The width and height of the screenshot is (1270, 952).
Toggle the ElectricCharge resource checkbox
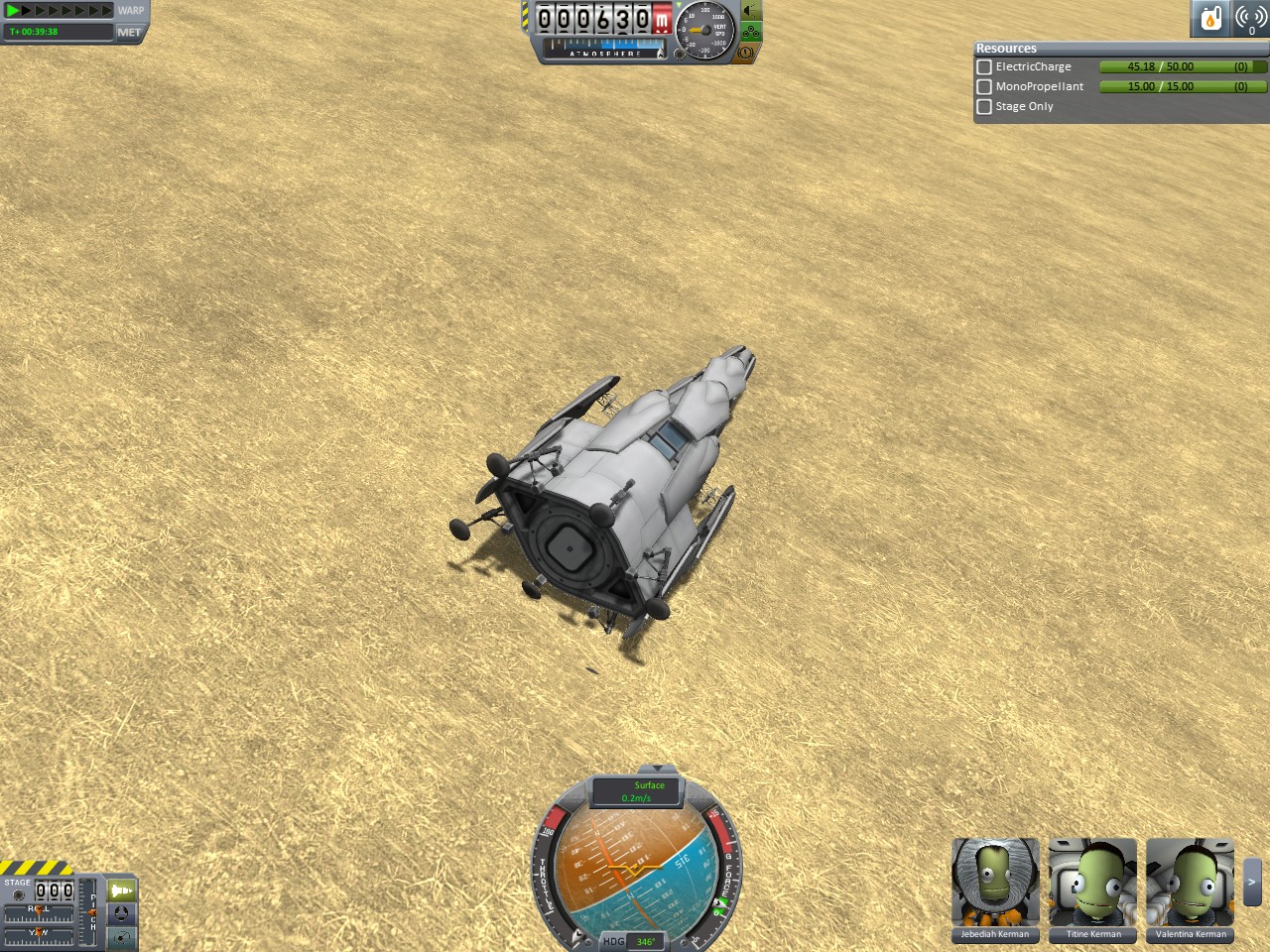pos(984,67)
